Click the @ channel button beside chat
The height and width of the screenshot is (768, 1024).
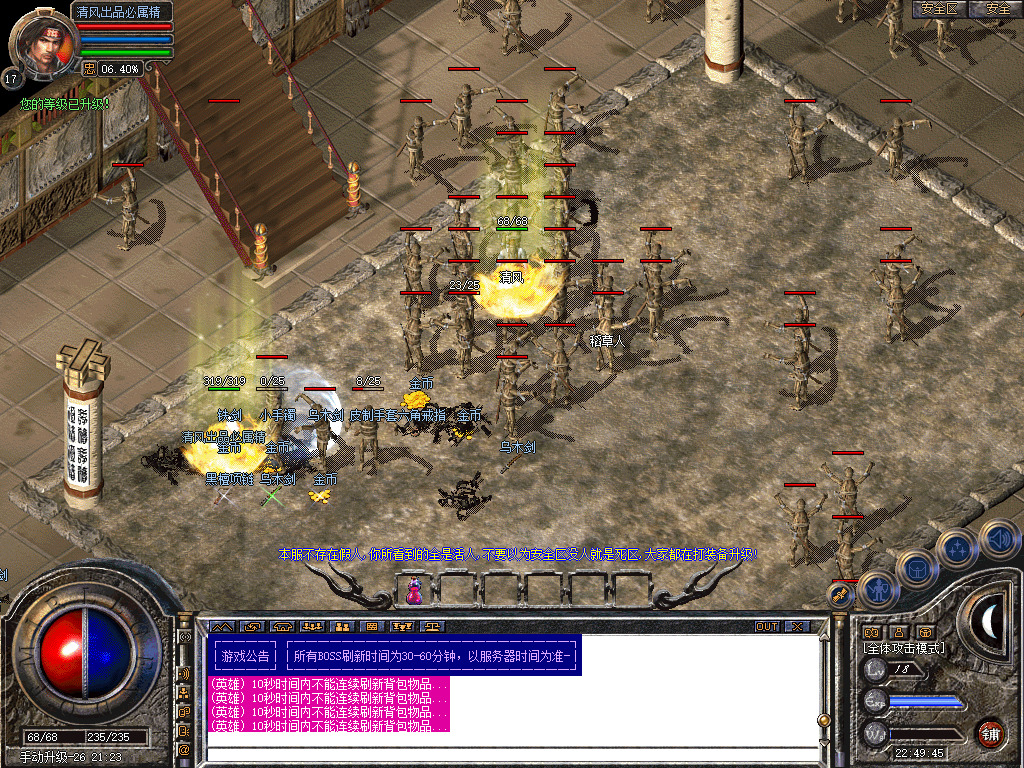184,748
